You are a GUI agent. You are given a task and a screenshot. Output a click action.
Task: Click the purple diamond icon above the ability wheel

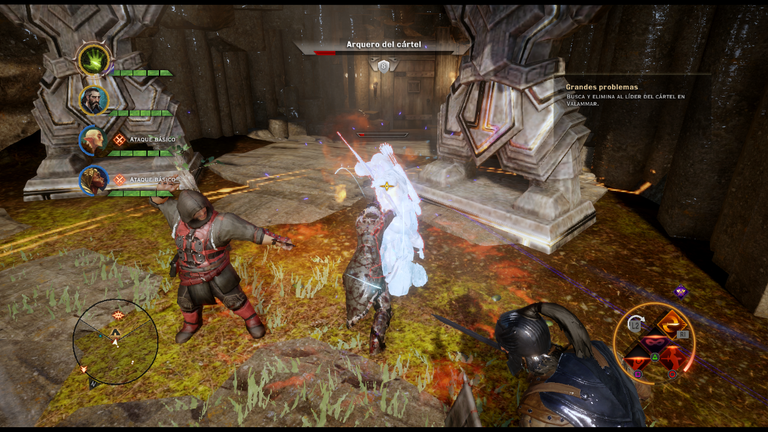(680, 292)
